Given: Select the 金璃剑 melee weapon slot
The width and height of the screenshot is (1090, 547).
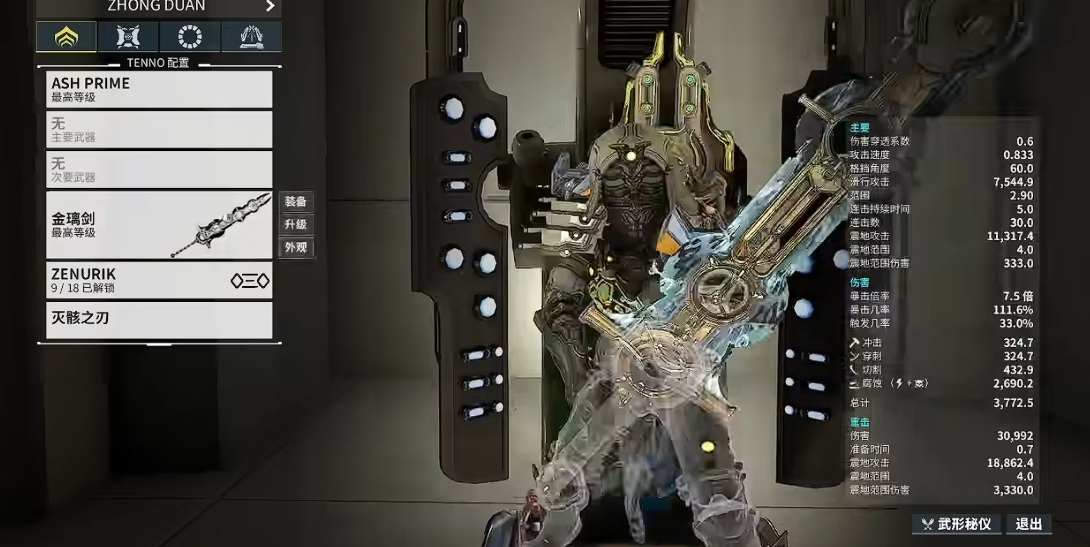Looking at the screenshot, I should pos(159,225).
